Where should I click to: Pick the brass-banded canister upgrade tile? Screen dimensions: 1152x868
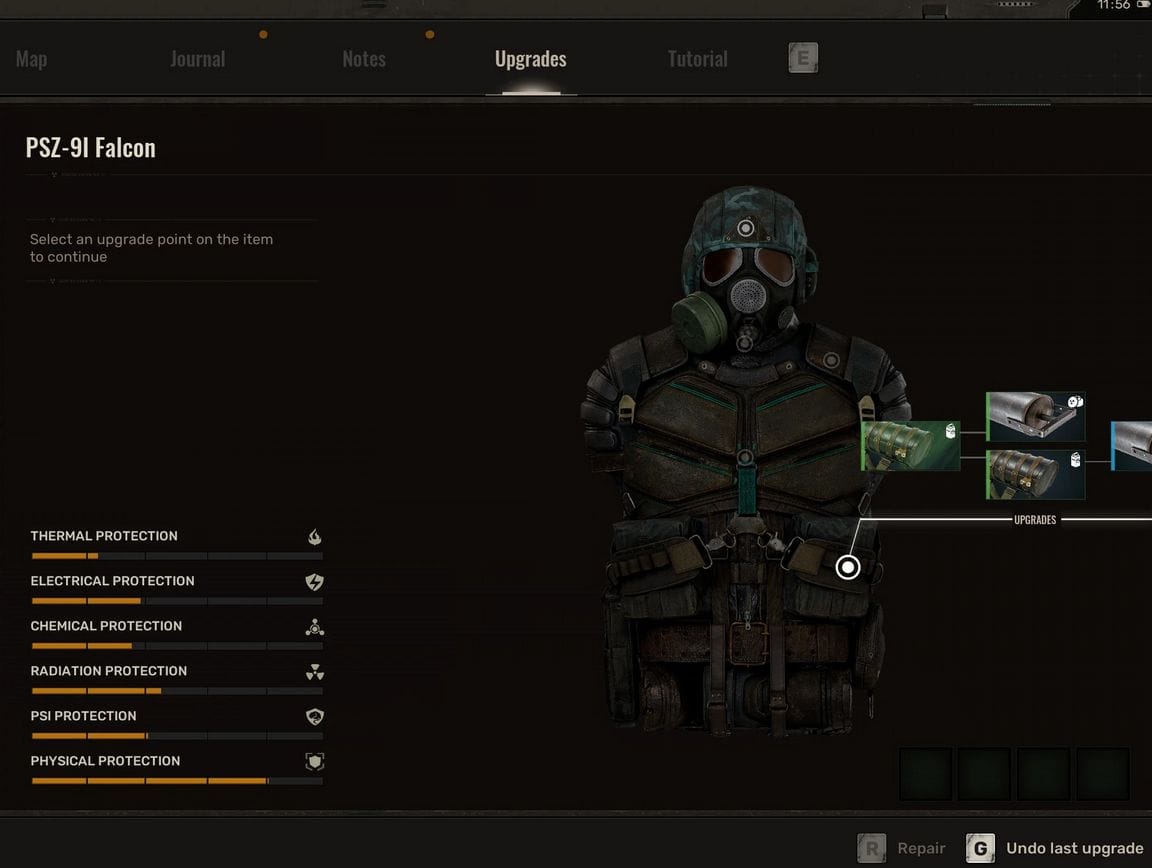pos(1035,474)
